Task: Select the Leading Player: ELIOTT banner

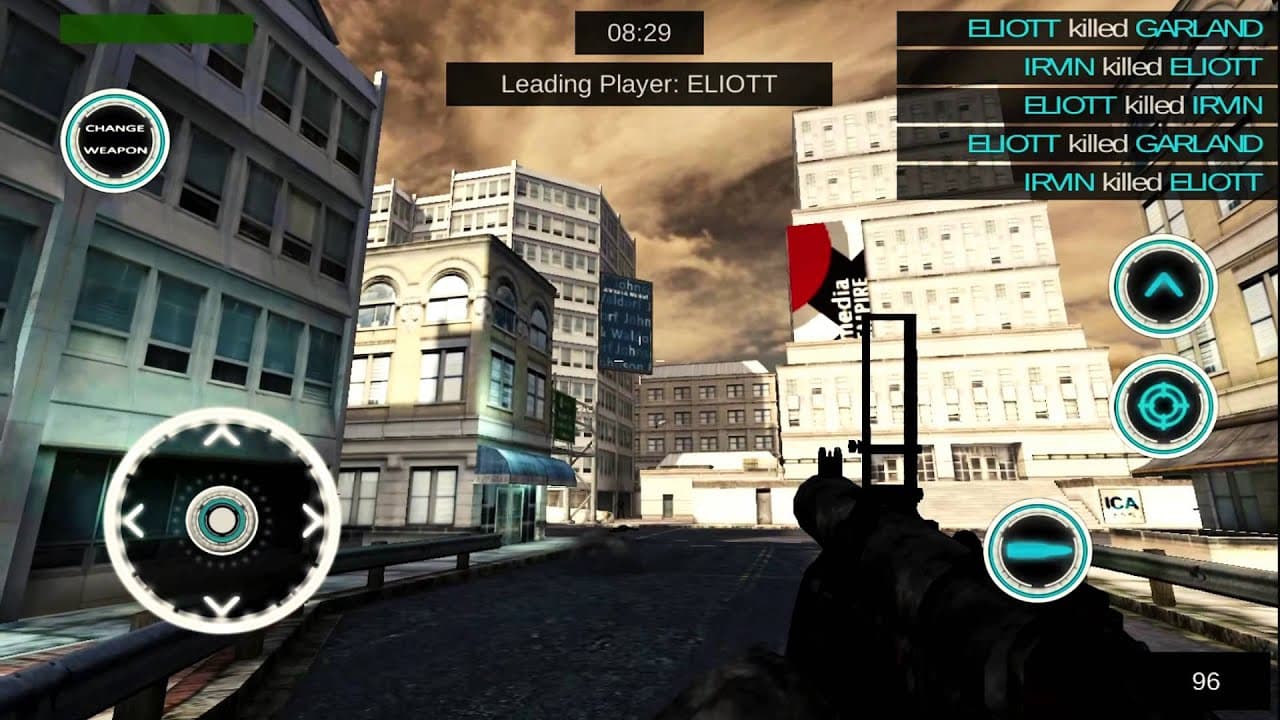Action: click(639, 84)
